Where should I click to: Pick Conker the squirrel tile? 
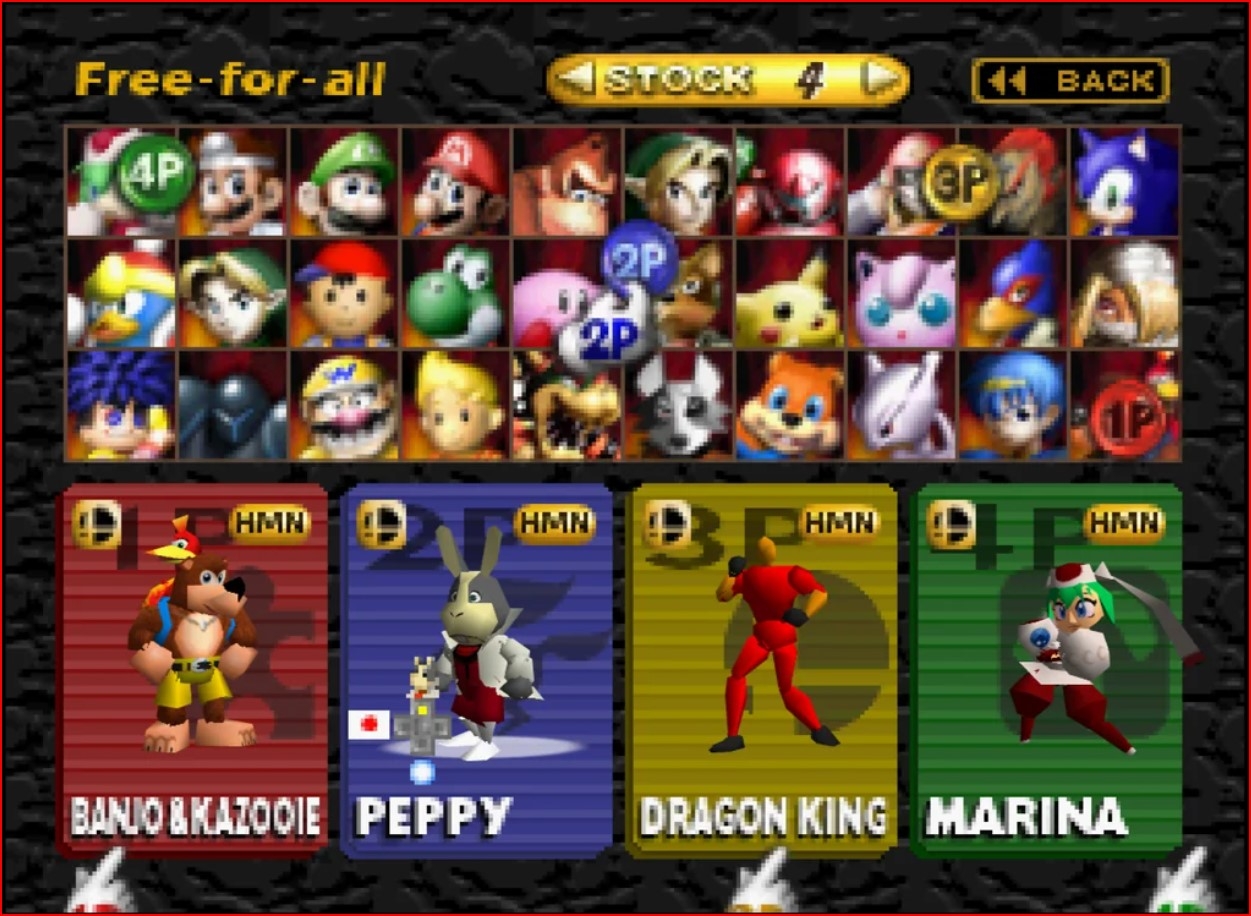[x=790, y=406]
